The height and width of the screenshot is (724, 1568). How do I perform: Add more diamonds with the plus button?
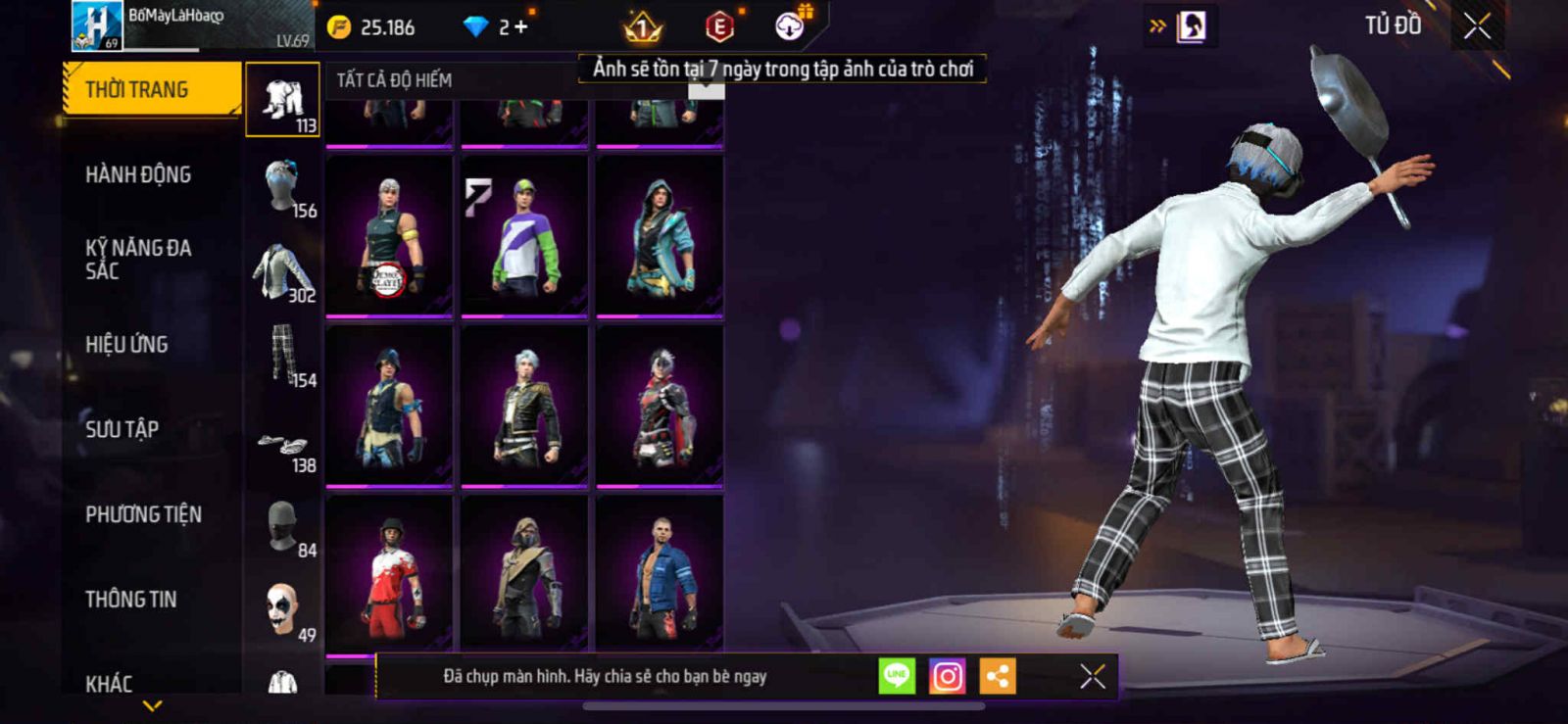[x=521, y=27]
